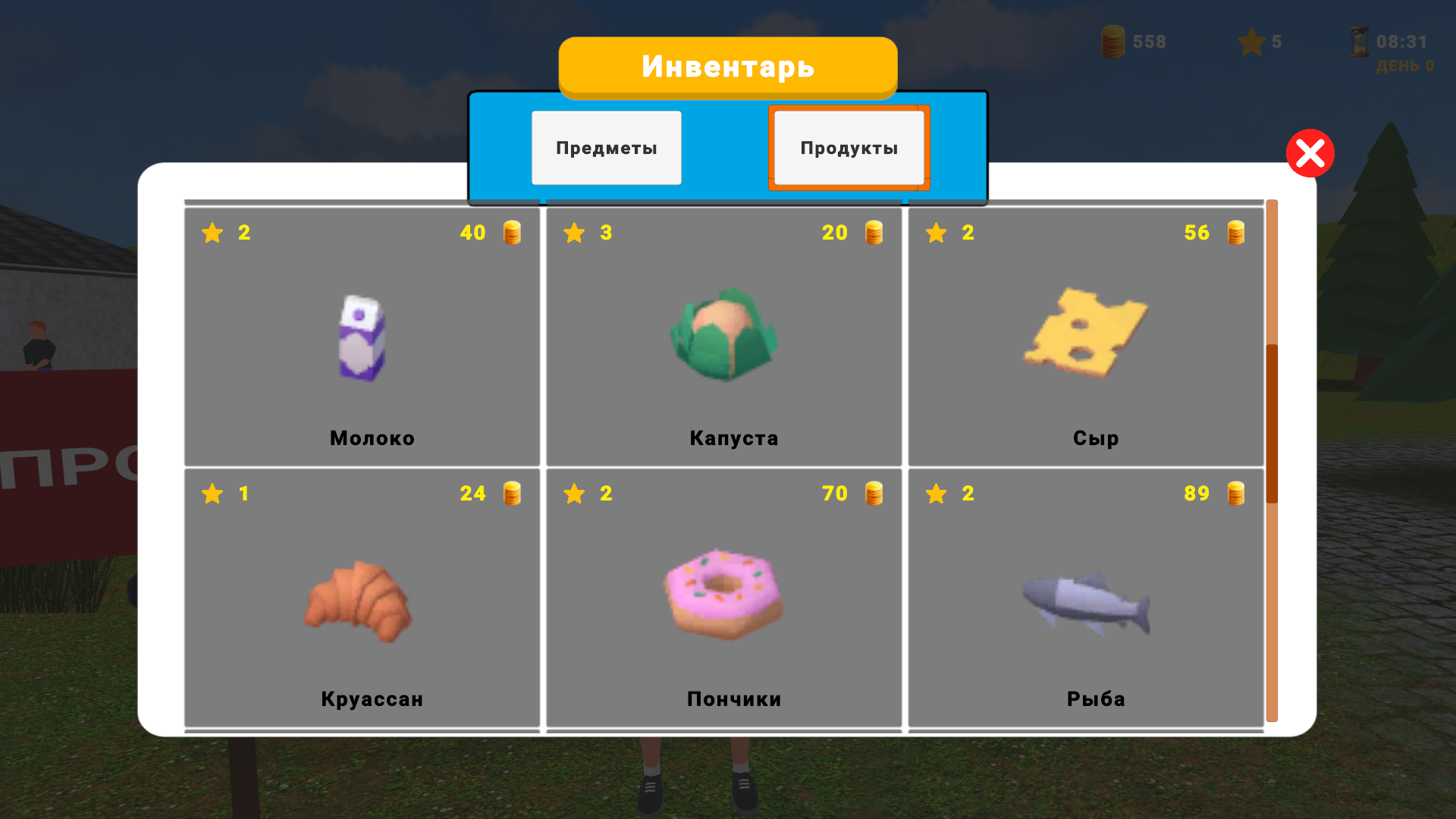Click the hourglass icon near the timer
Screen dimensions: 1456x819
point(1357,42)
